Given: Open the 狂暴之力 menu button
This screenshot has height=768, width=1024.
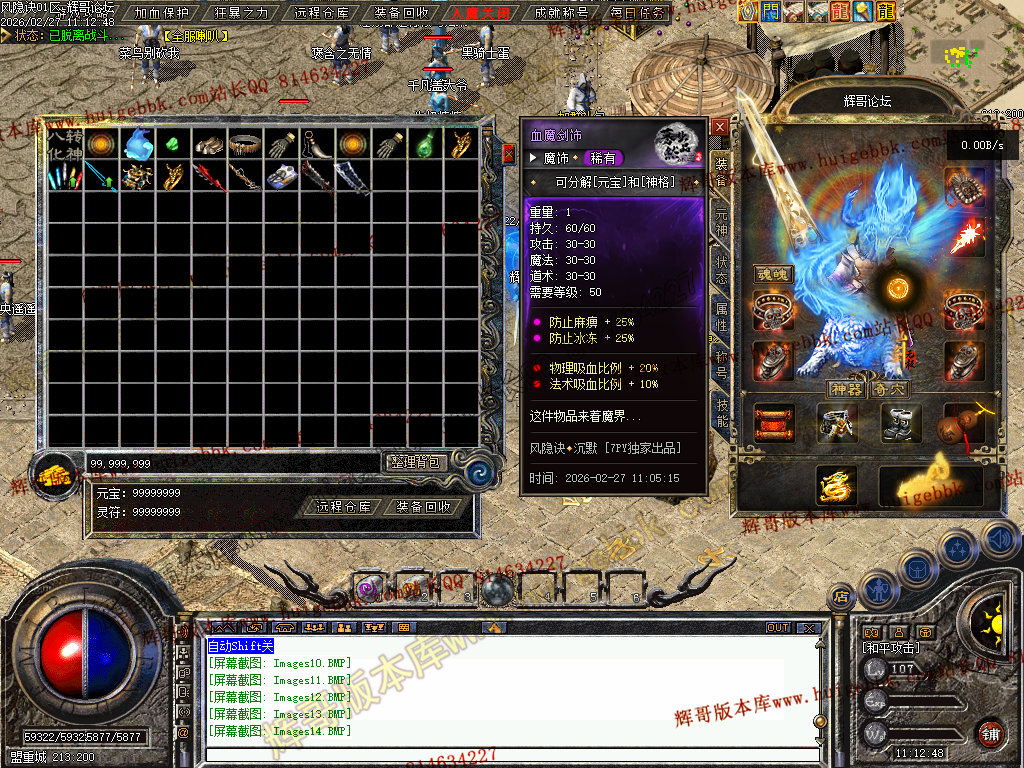Looking at the screenshot, I should coord(241,14).
